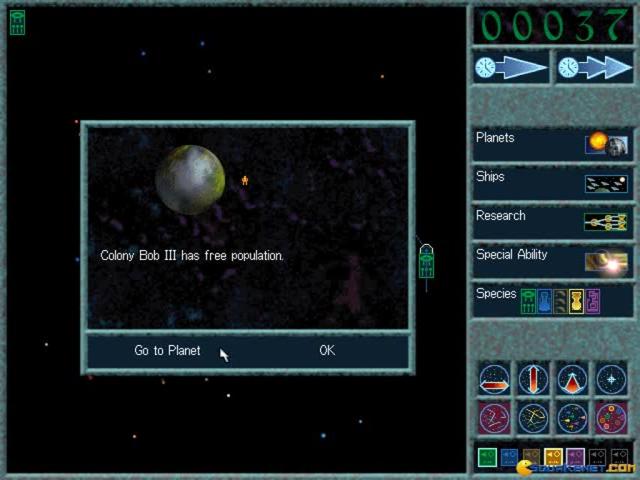Click the horizontal red arrow map icon
The height and width of the screenshot is (480, 640).
tap(495, 379)
